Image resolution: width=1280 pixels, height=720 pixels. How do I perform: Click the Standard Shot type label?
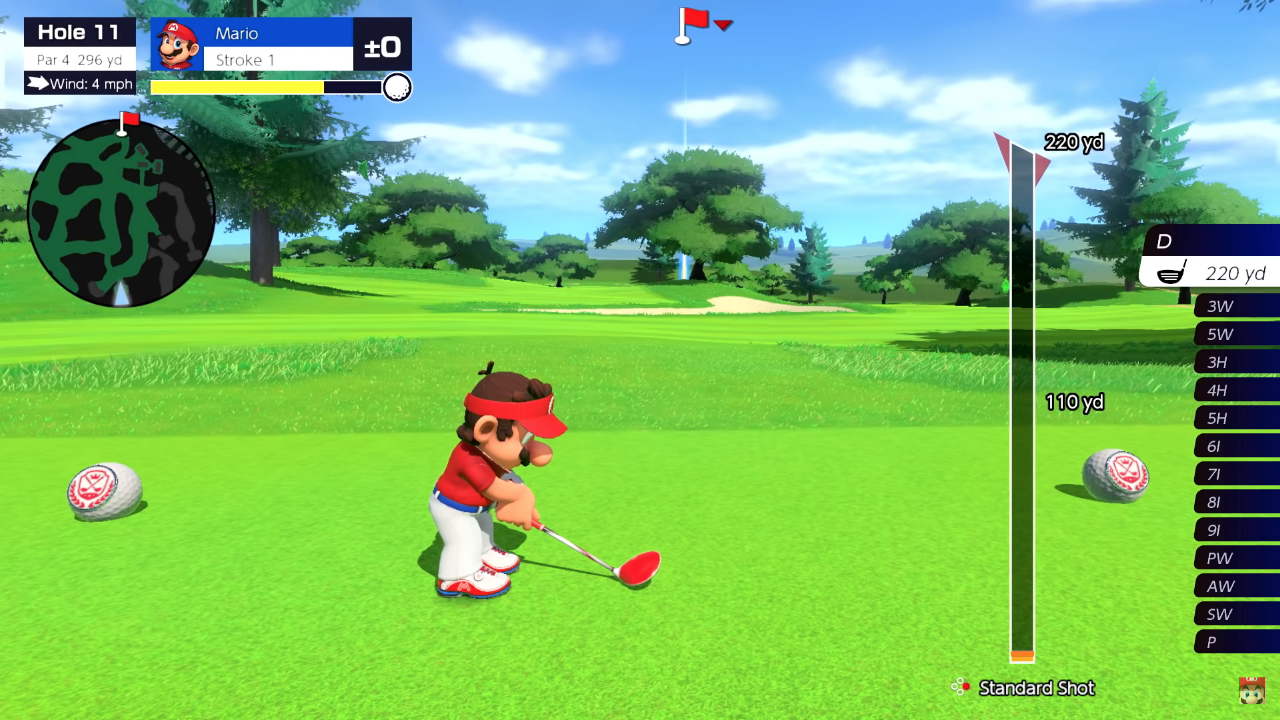coord(1036,688)
